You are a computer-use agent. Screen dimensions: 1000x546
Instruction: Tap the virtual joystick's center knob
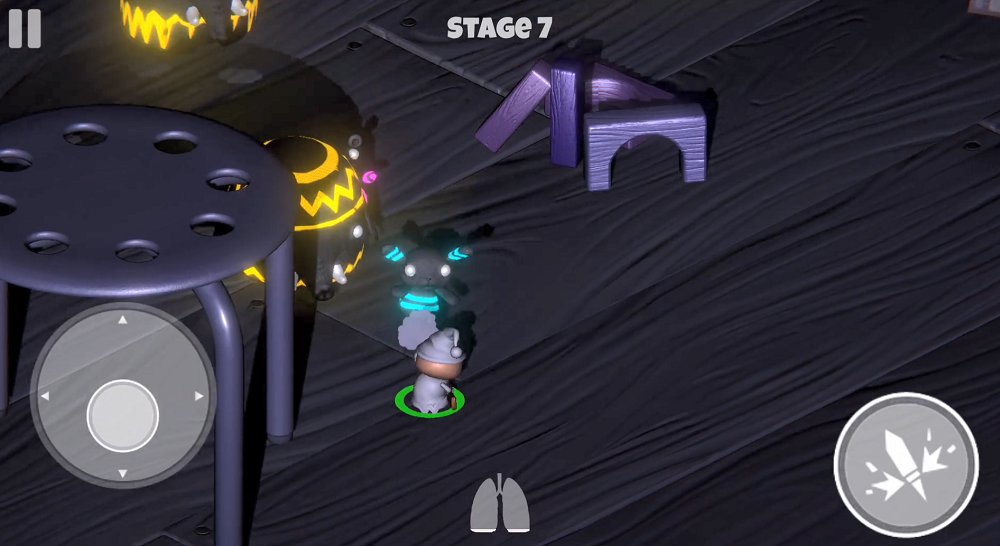click(122, 414)
